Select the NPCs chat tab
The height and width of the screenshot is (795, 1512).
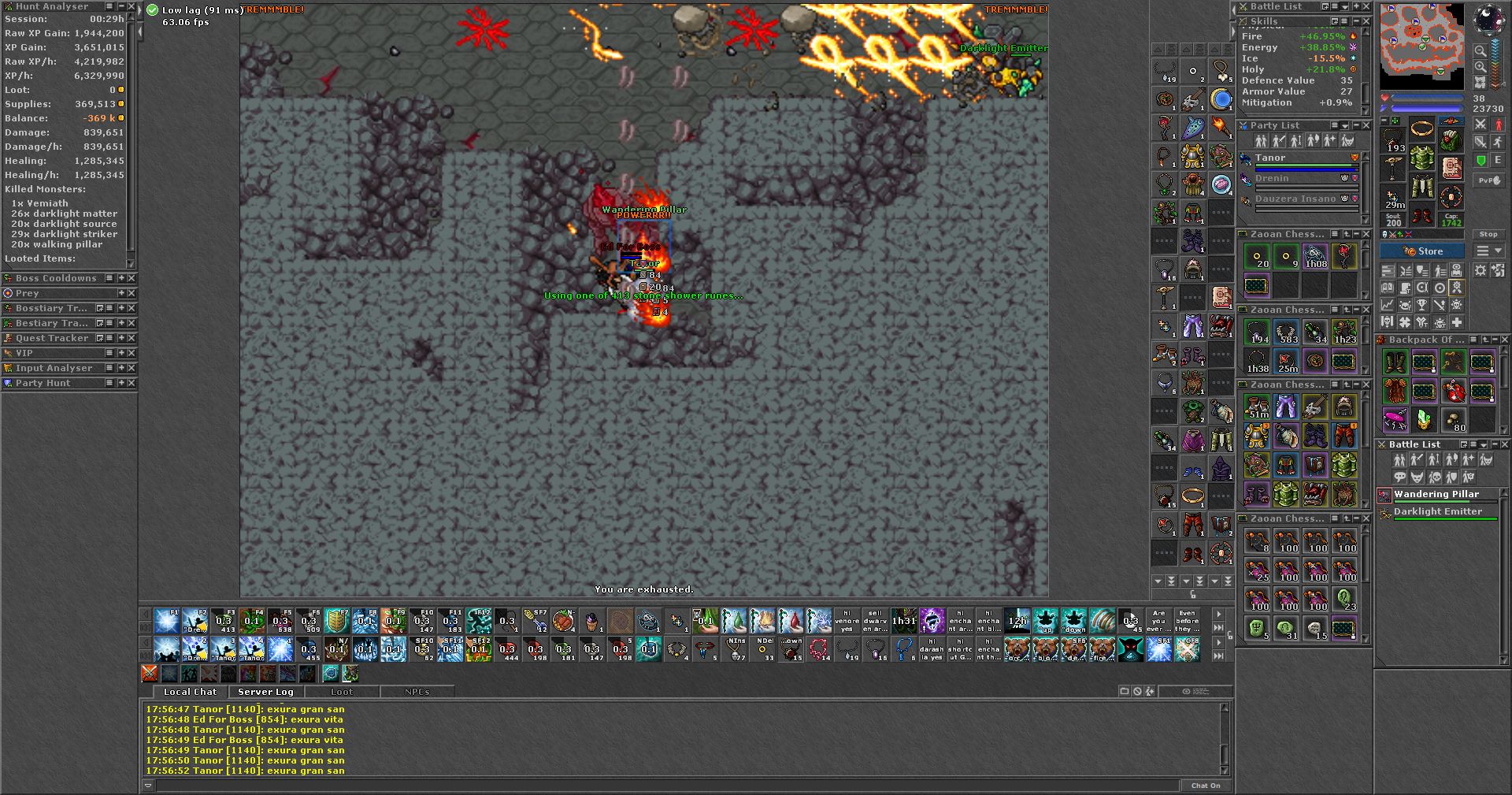click(x=417, y=692)
